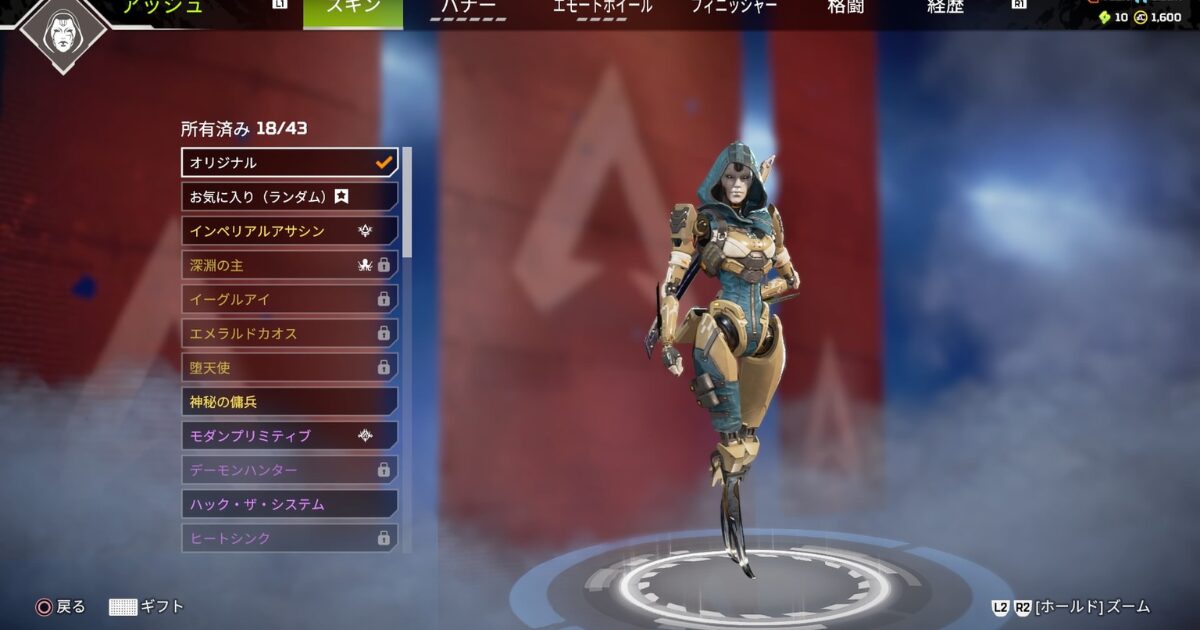Switch to the スキン tab
1200x630 pixels.
pos(353,10)
